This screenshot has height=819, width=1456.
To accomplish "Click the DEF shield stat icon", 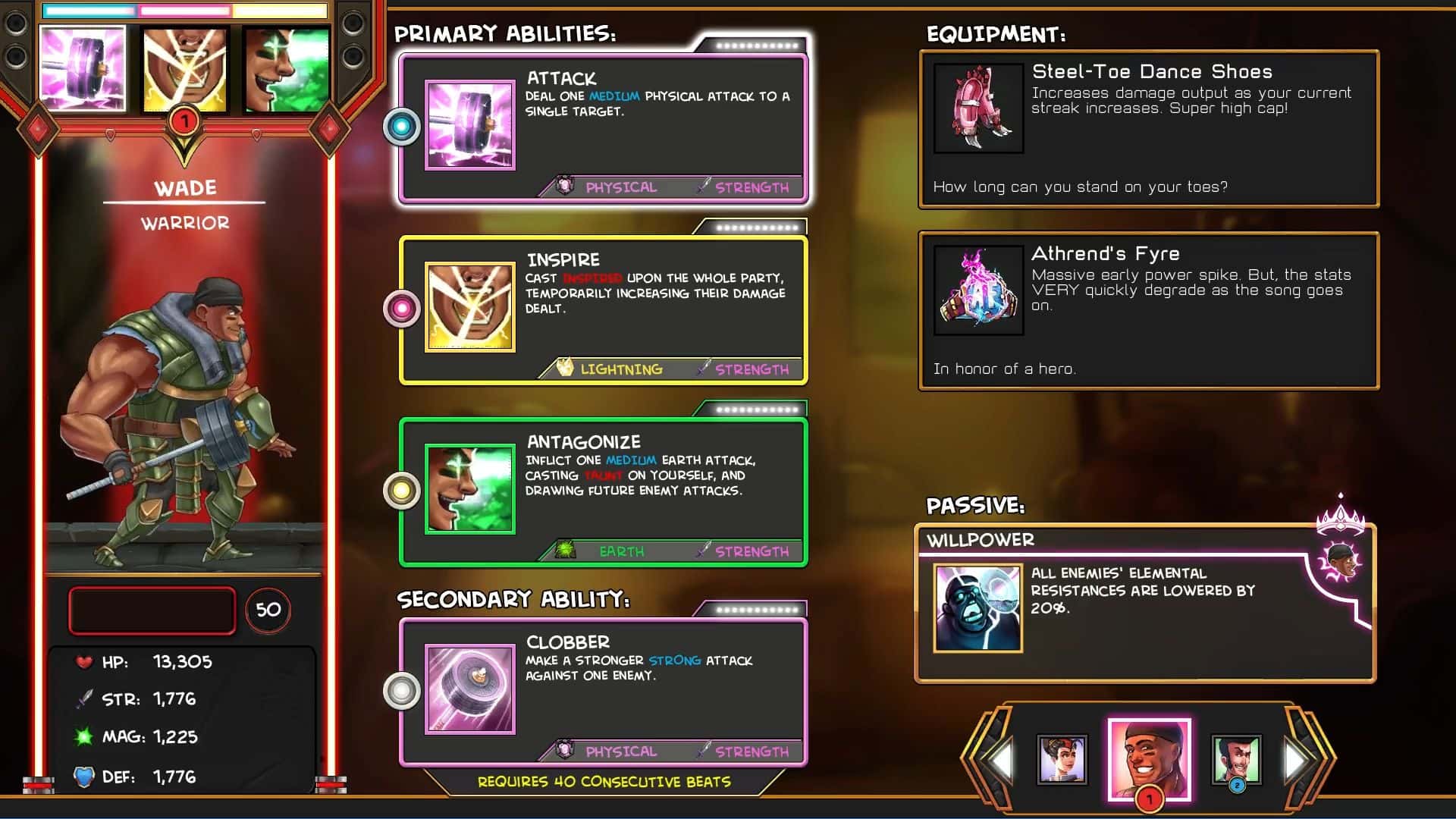I will click(85, 776).
